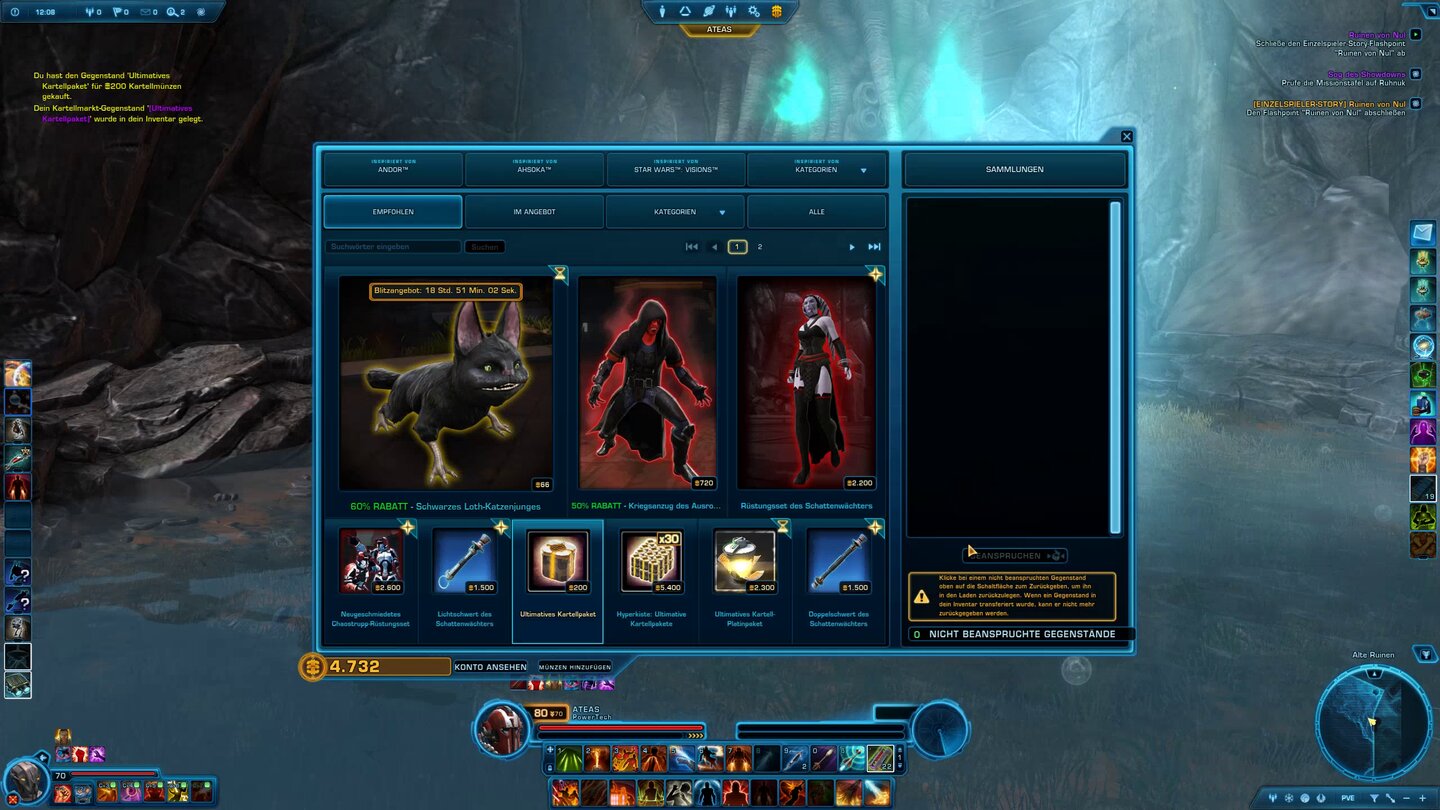Select the Ultimatives Kartellpaket gold pack icon

[x=557, y=560]
